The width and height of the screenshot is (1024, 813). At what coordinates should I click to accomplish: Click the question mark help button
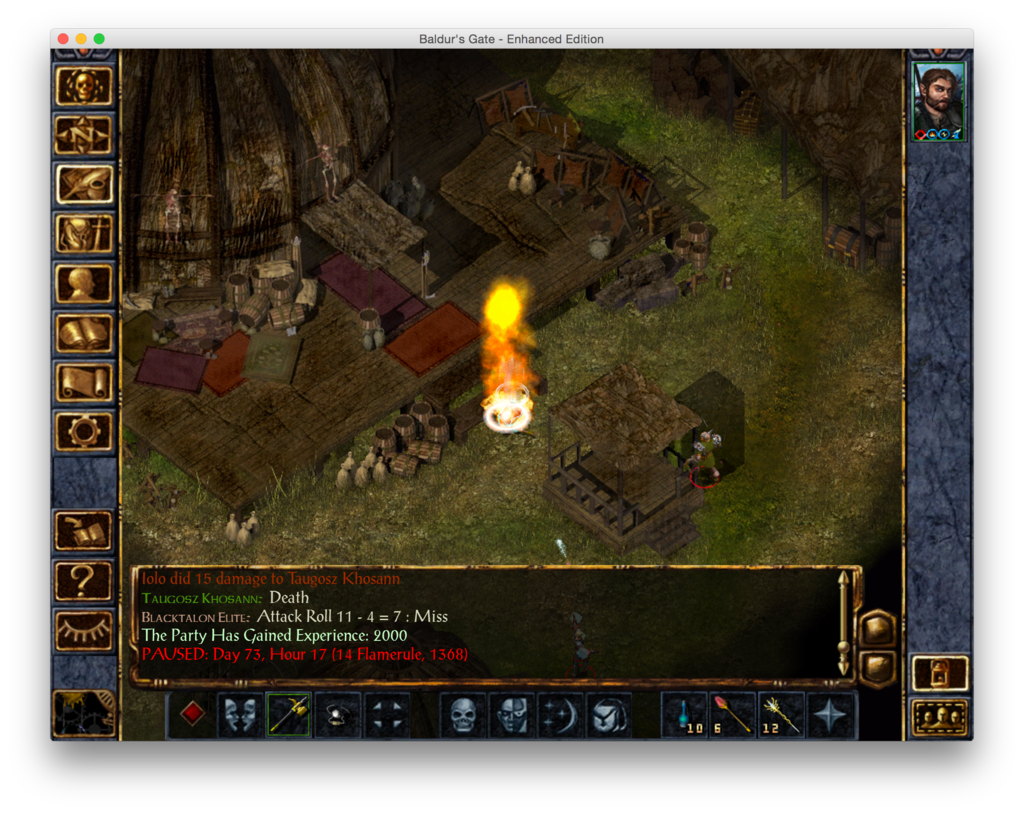click(84, 580)
